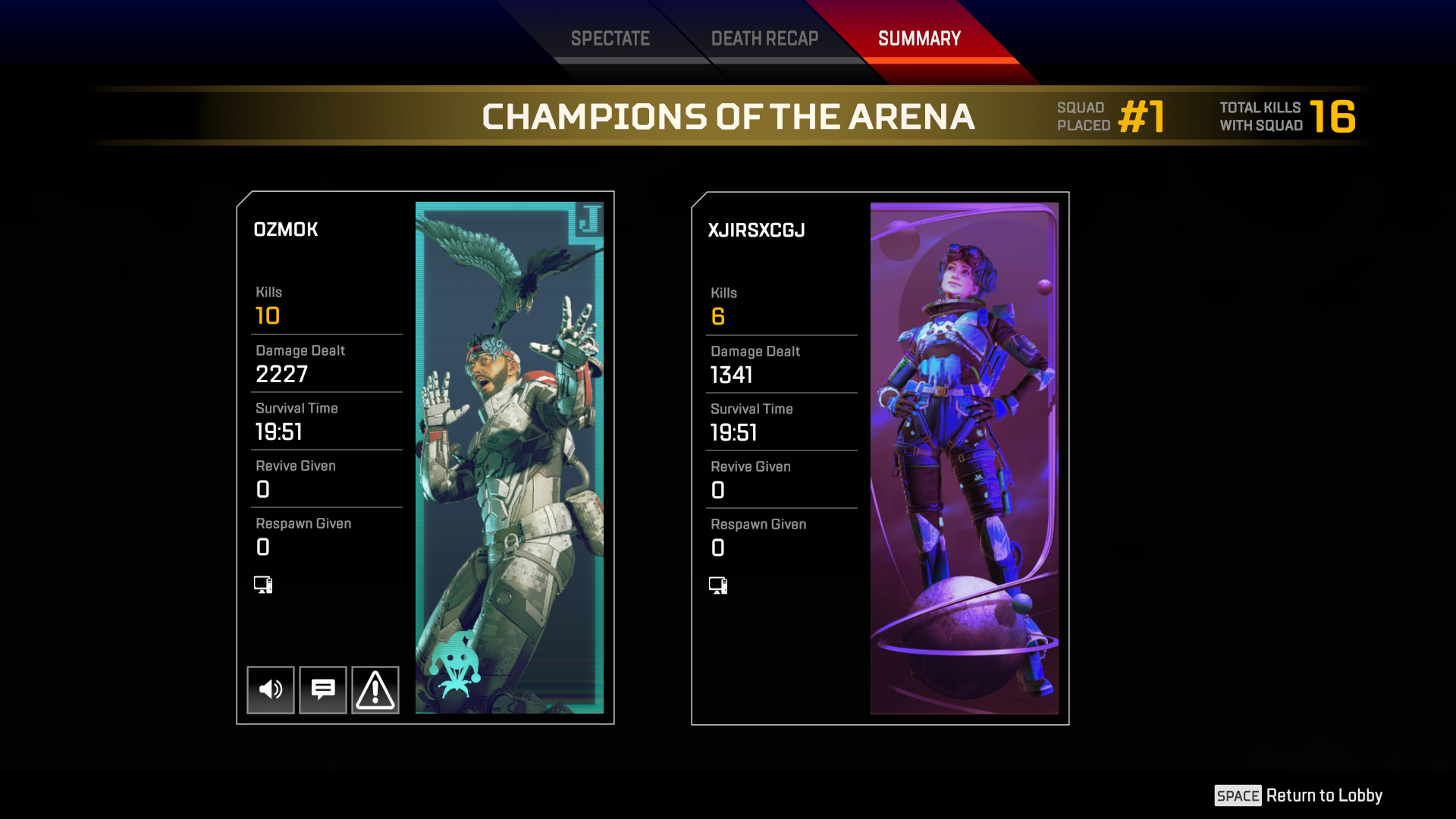Click the chat bubble icon under Ozmok
This screenshot has width=1456, height=819.
(322, 689)
